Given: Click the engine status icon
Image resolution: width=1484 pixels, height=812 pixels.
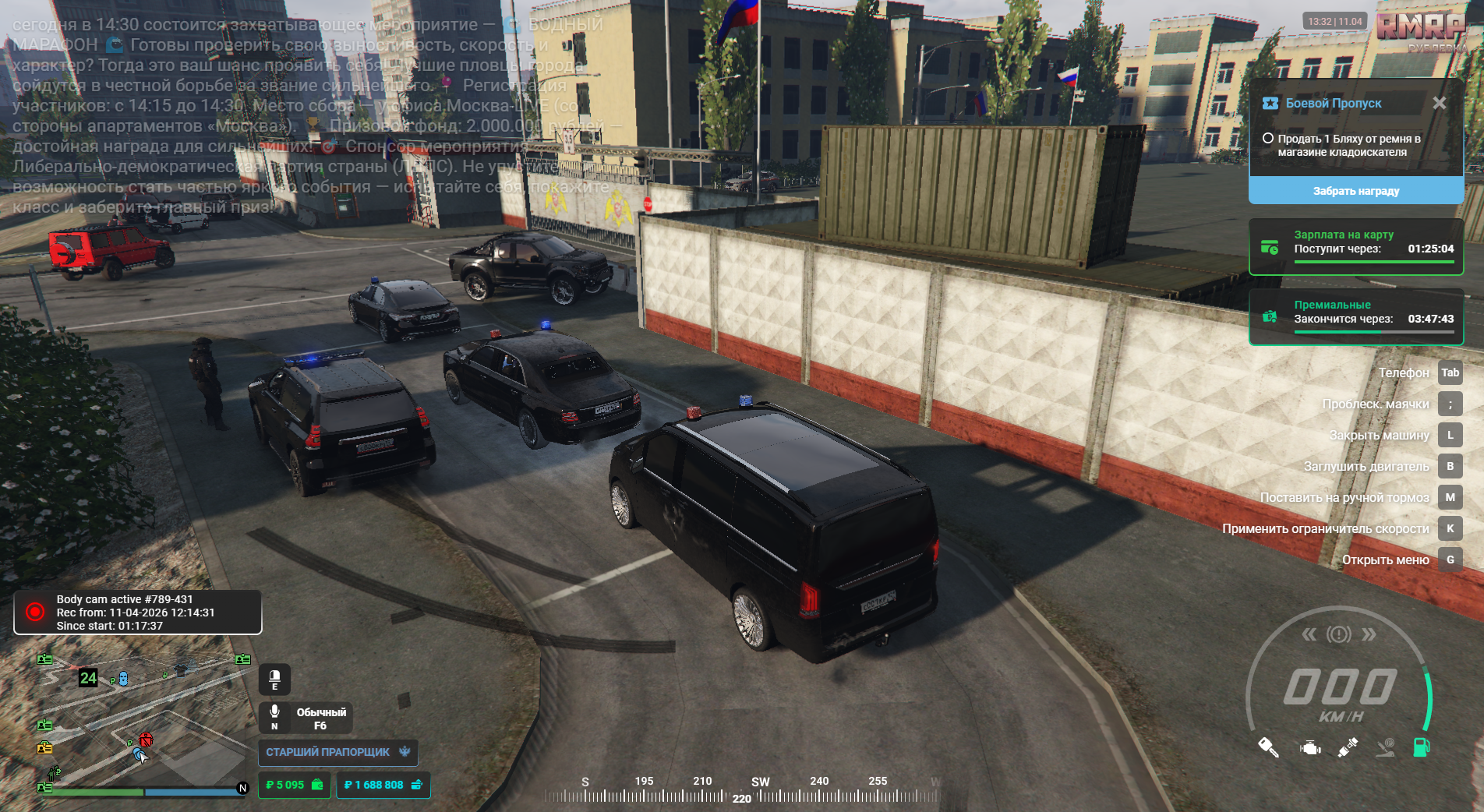Looking at the screenshot, I should point(1310,748).
